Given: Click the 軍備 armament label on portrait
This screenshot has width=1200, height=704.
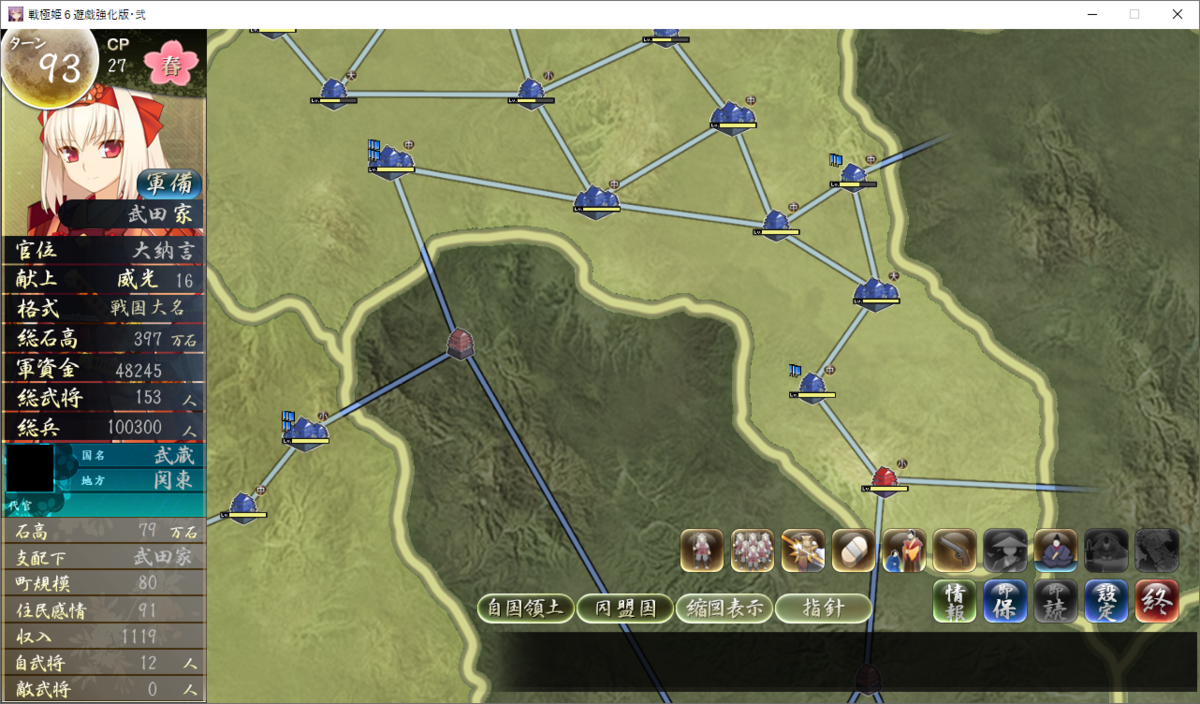Looking at the screenshot, I should [x=169, y=184].
